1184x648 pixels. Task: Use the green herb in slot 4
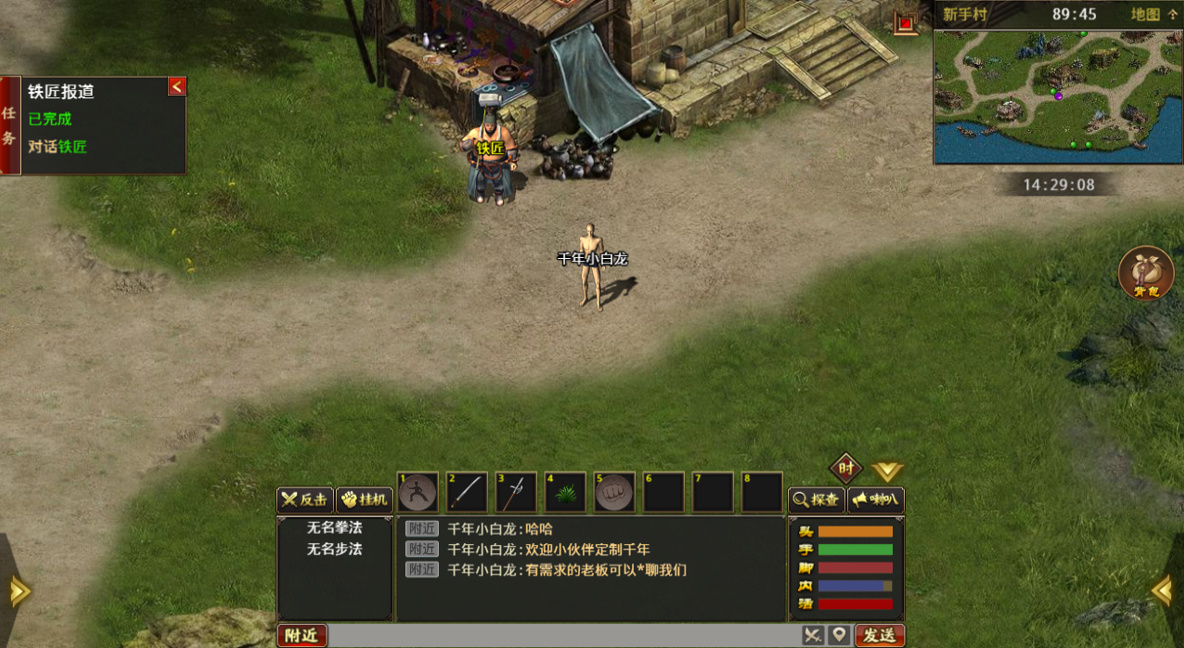pyautogui.click(x=565, y=492)
